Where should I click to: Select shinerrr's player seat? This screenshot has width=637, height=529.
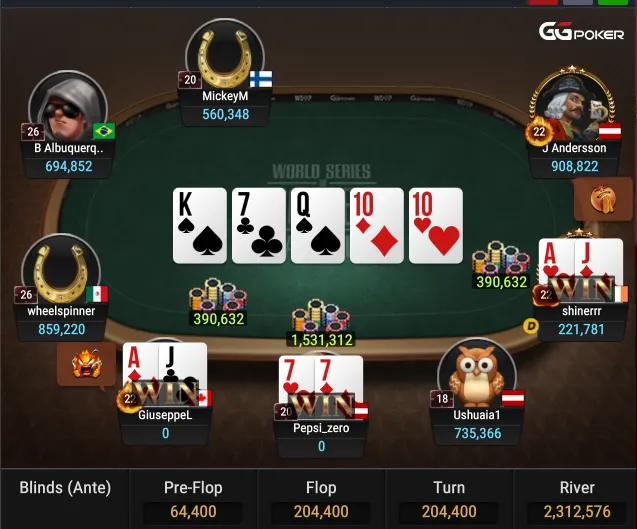(581, 290)
